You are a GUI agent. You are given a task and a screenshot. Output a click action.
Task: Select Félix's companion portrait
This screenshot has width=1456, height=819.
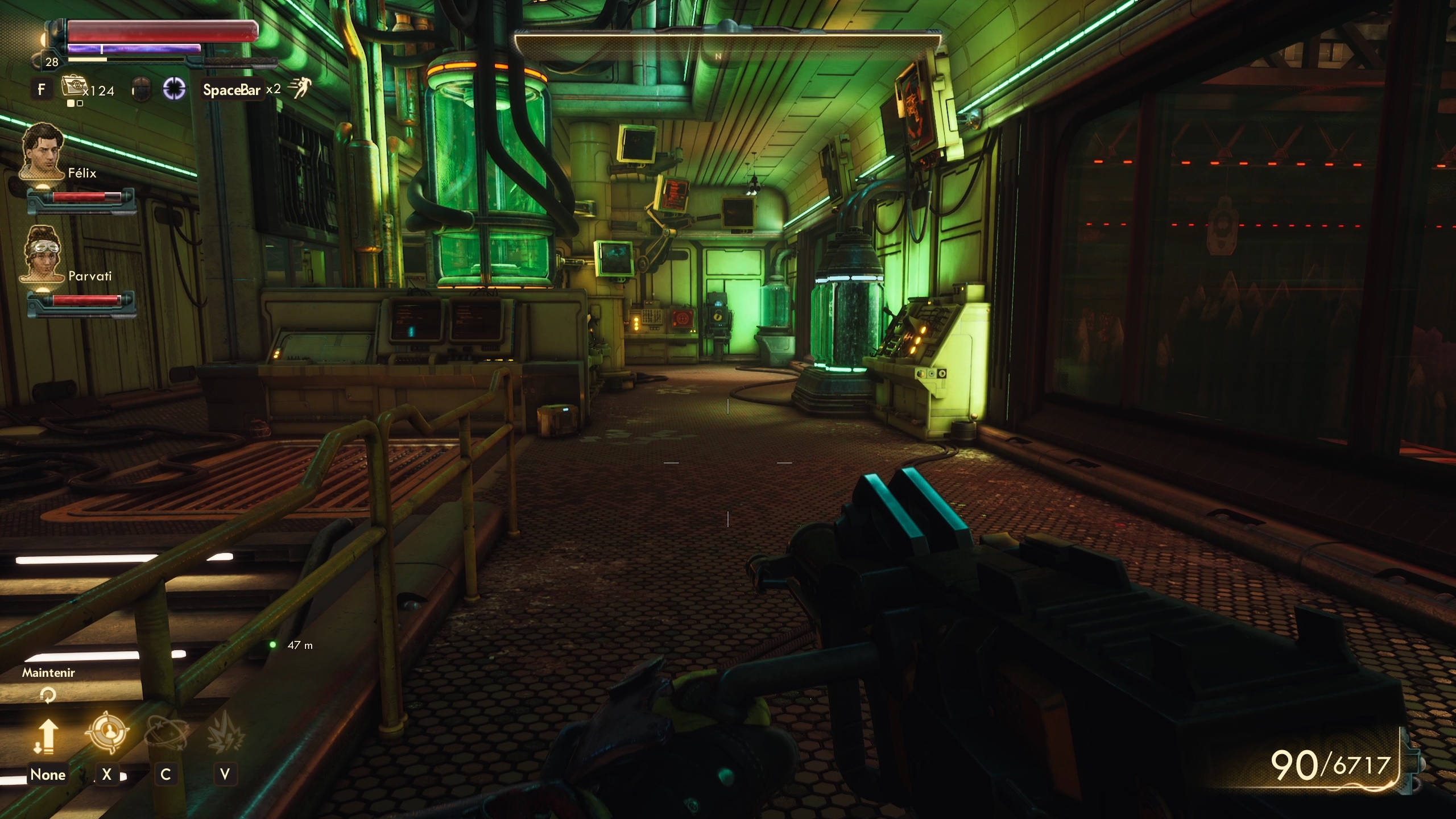[43, 151]
